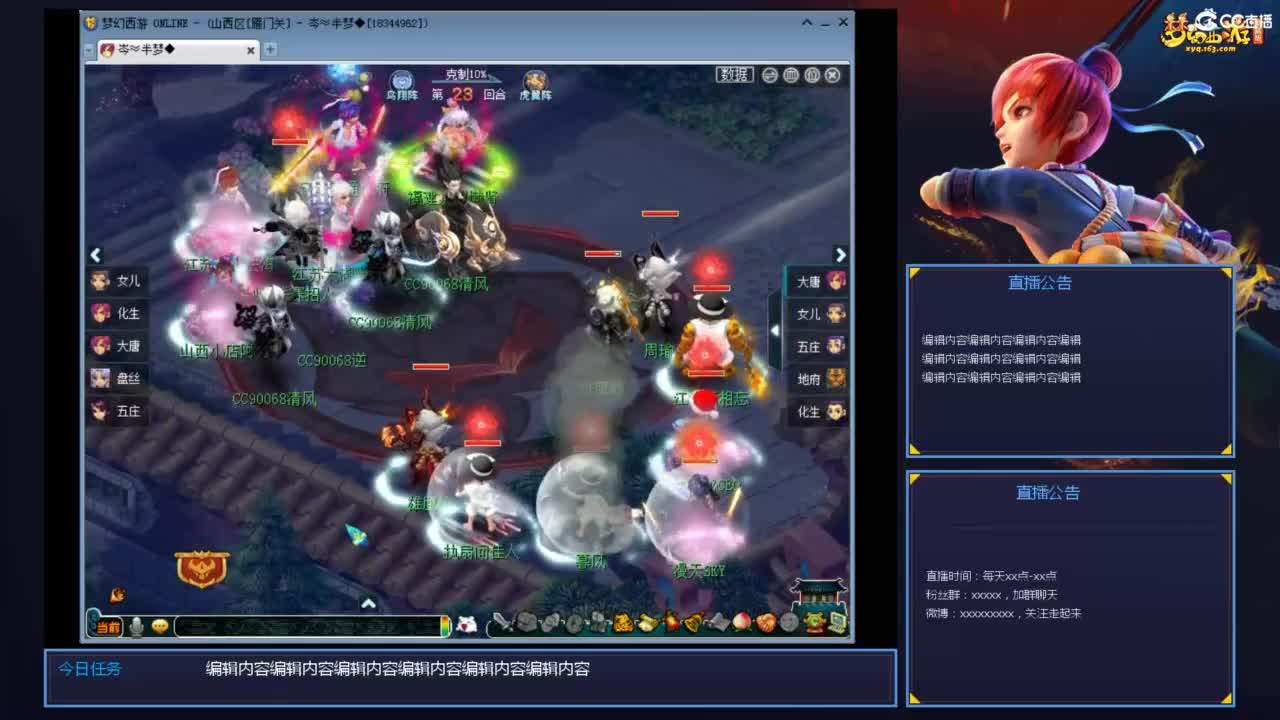Click the 虎翼阵 formation emblem
1280x720 pixels.
click(x=536, y=78)
